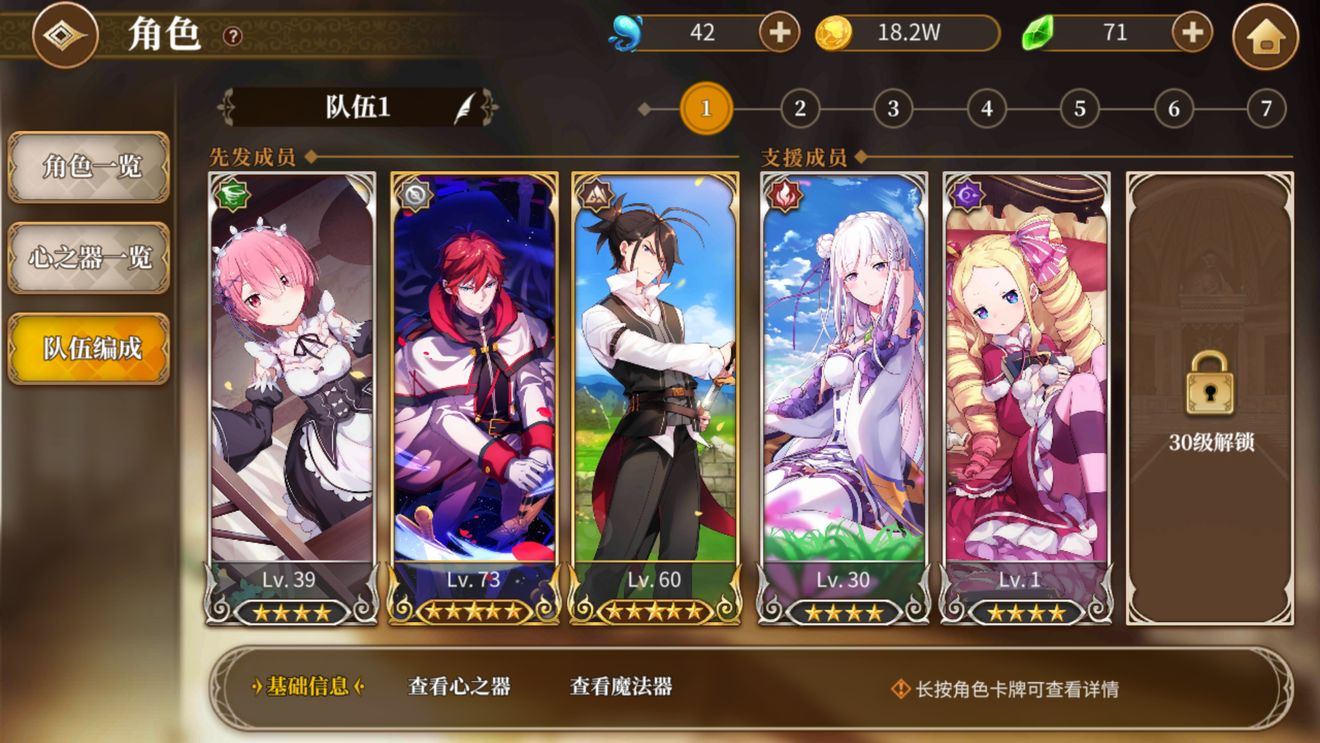
Task: Open the help question mark icon
Action: click(233, 37)
